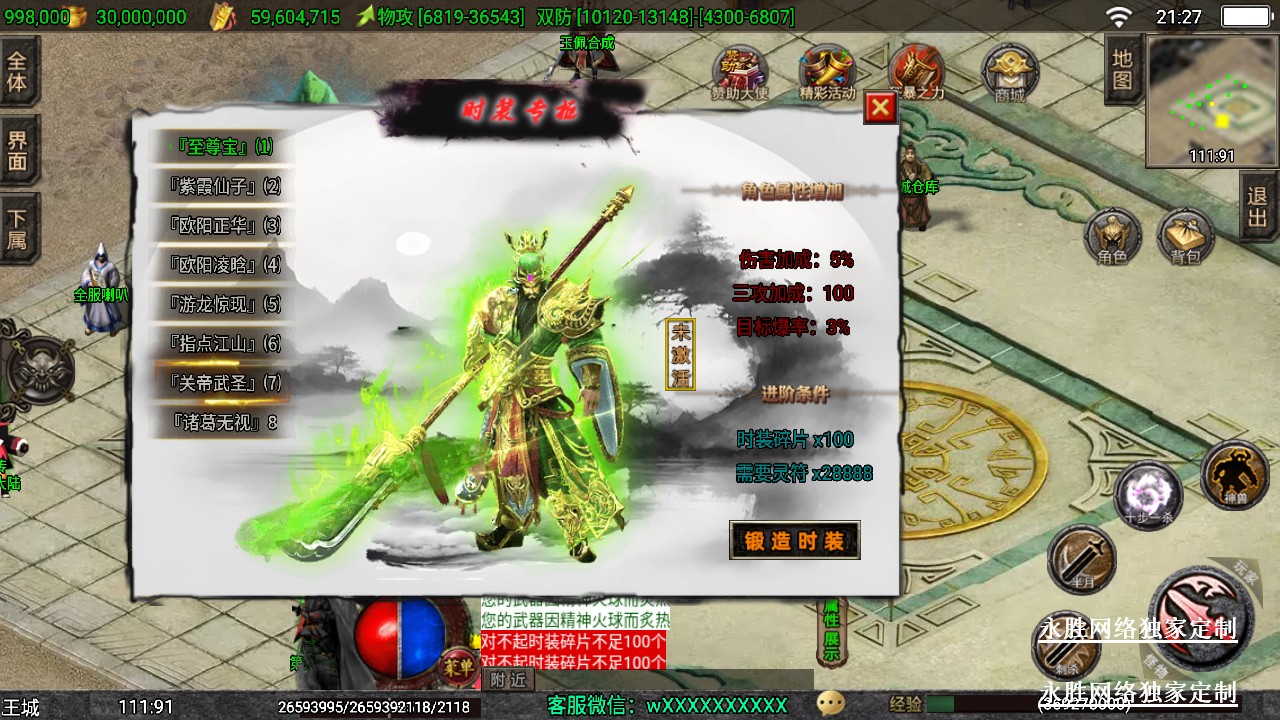Select the 欧阳正华 costume entry
This screenshot has width=1280, height=720.
coord(224,225)
